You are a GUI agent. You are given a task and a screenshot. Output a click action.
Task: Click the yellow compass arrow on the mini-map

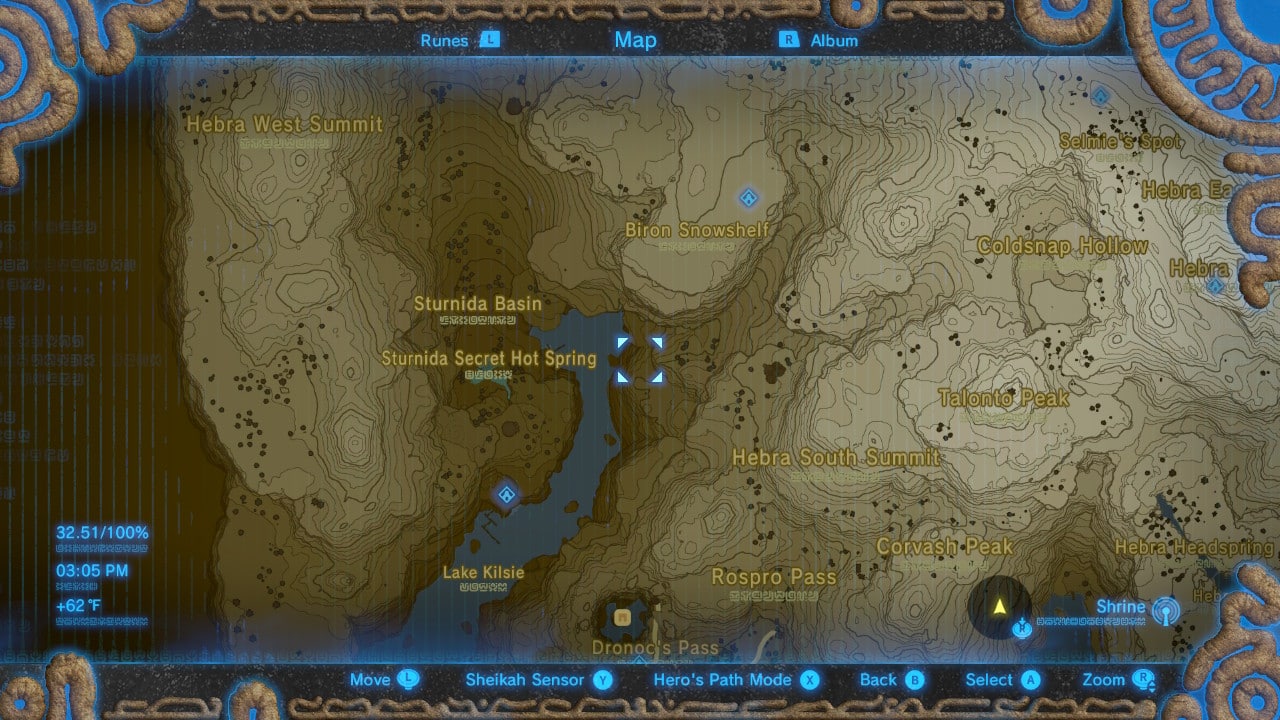pos(999,603)
